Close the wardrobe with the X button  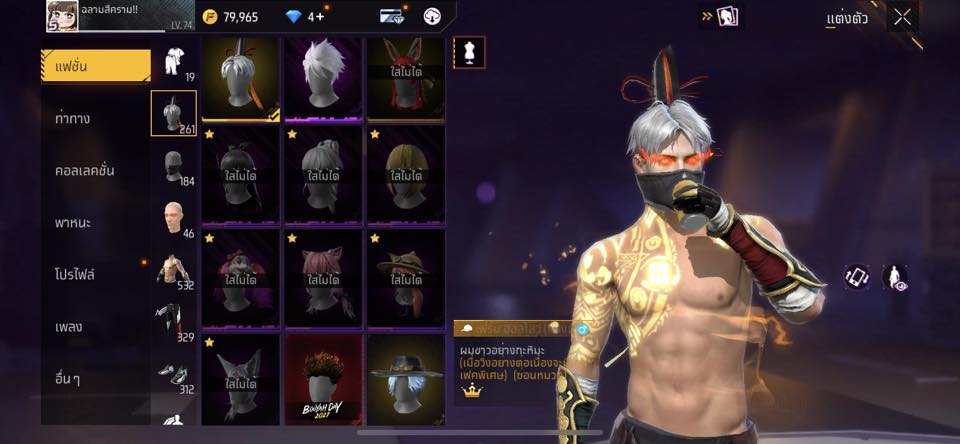click(x=903, y=17)
